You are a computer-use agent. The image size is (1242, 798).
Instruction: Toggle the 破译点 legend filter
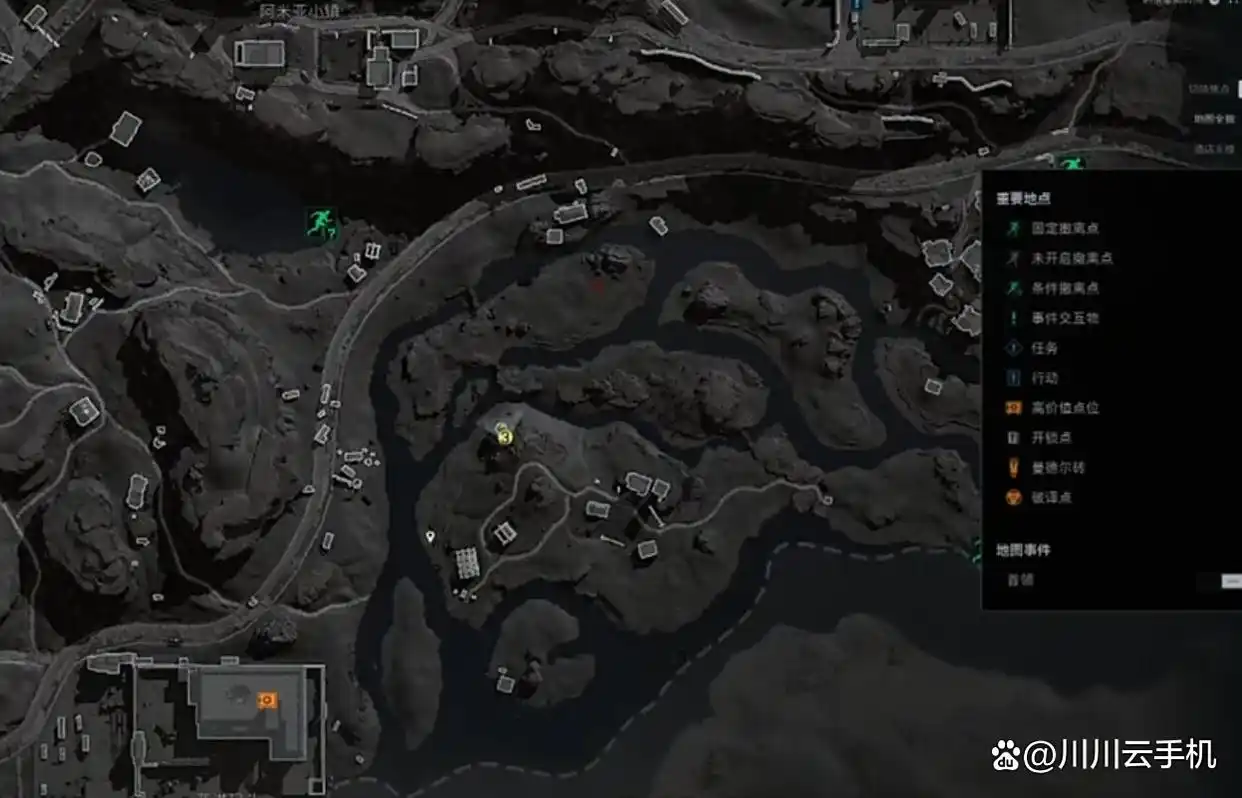coord(1050,498)
